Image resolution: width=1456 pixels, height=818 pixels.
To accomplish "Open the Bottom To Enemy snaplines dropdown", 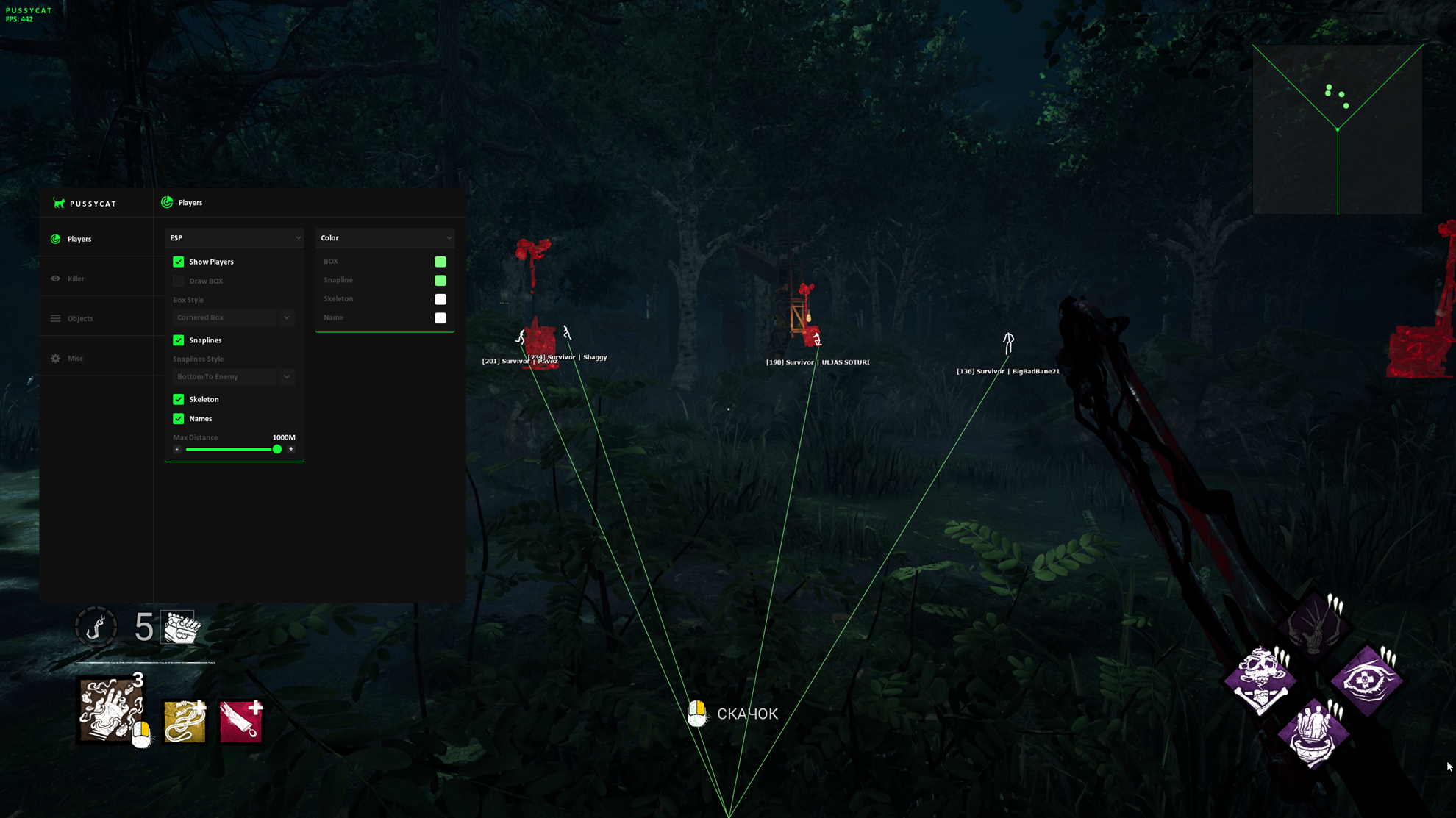I will click(233, 376).
